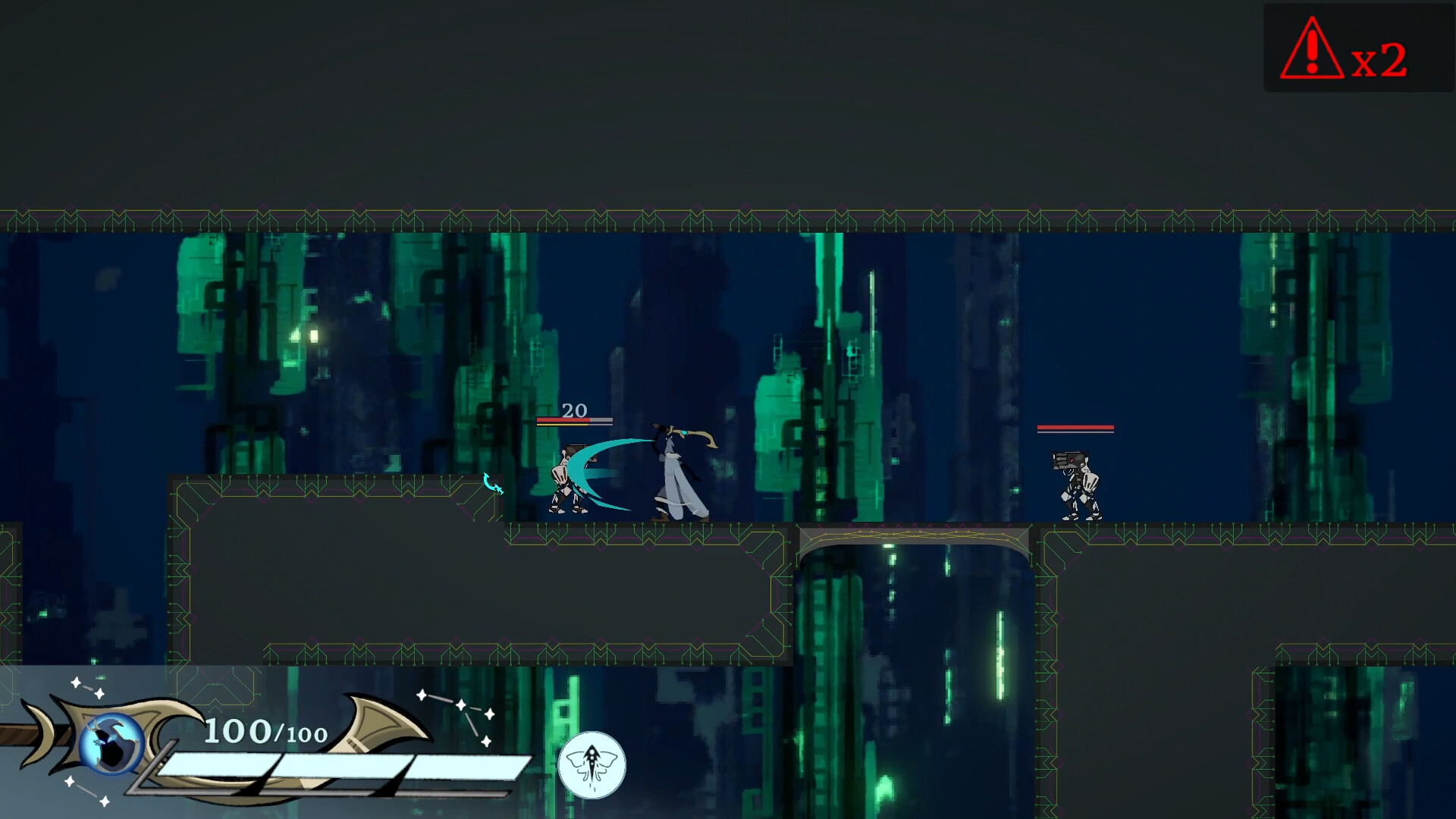1456x819 pixels.
Task: Click the bridge platform between the two ledges
Action: pyautogui.click(x=912, y=535)
